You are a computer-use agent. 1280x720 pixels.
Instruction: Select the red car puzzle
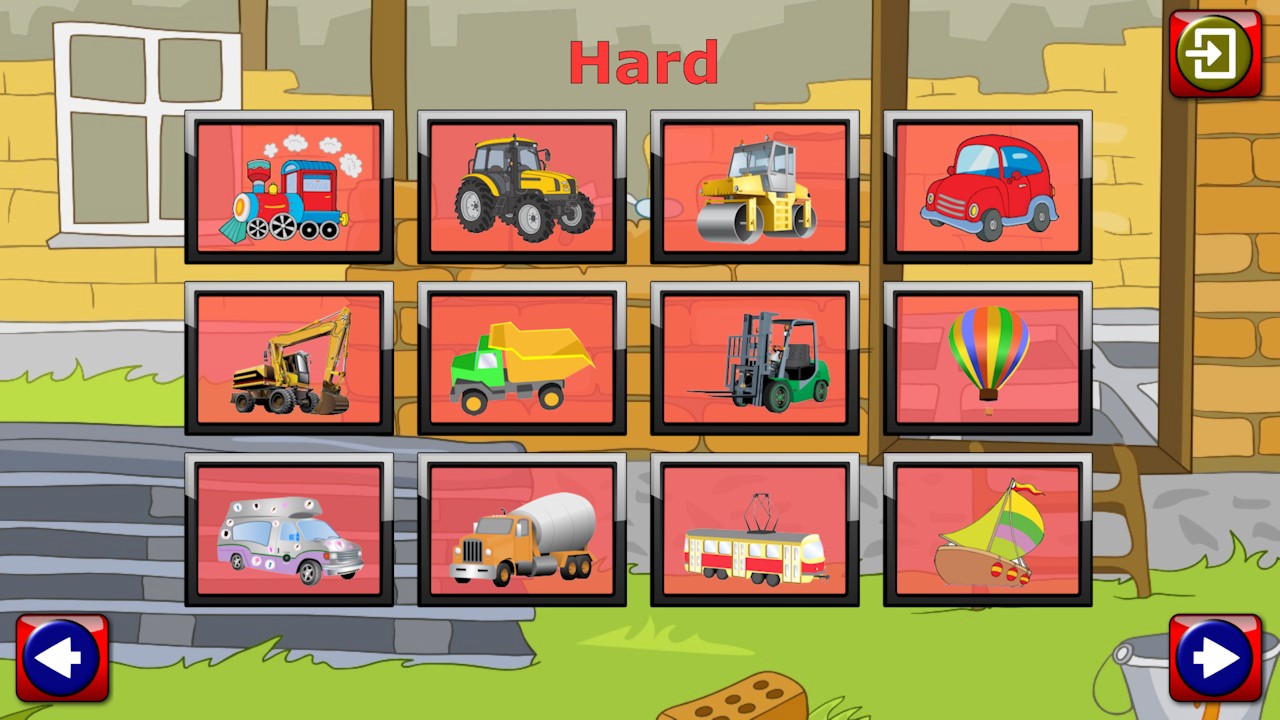pos(986,188)
